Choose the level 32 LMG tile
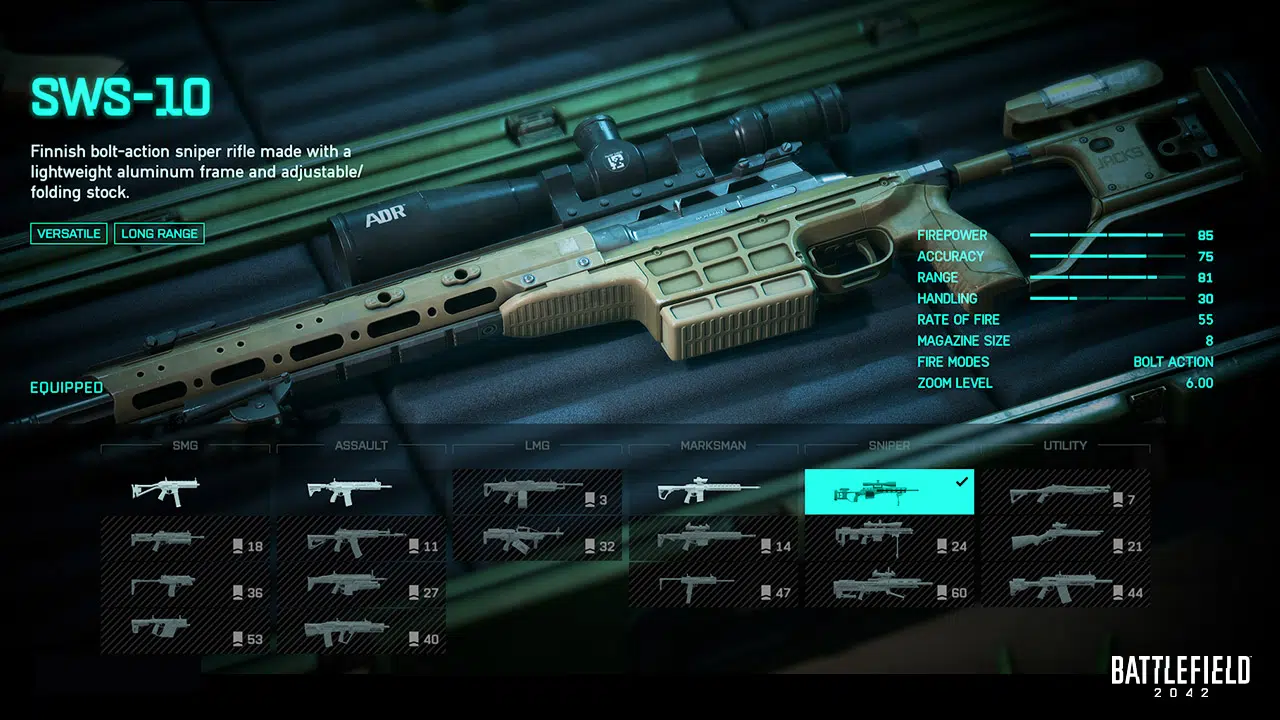This screenshot has width=1280, height=720. (x=537, y=540)
